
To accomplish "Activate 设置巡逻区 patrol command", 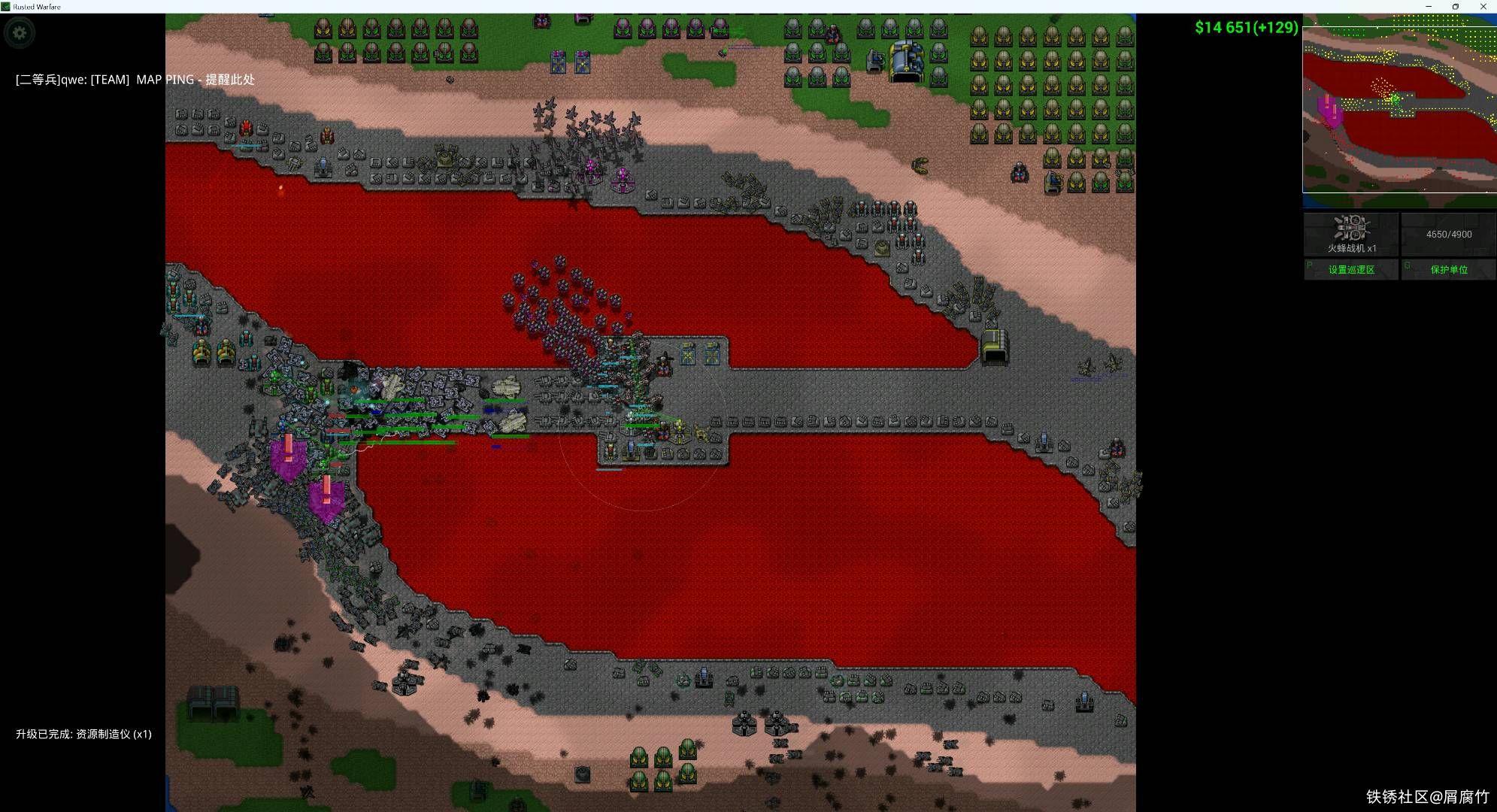I will click(x=1350, y=269).
